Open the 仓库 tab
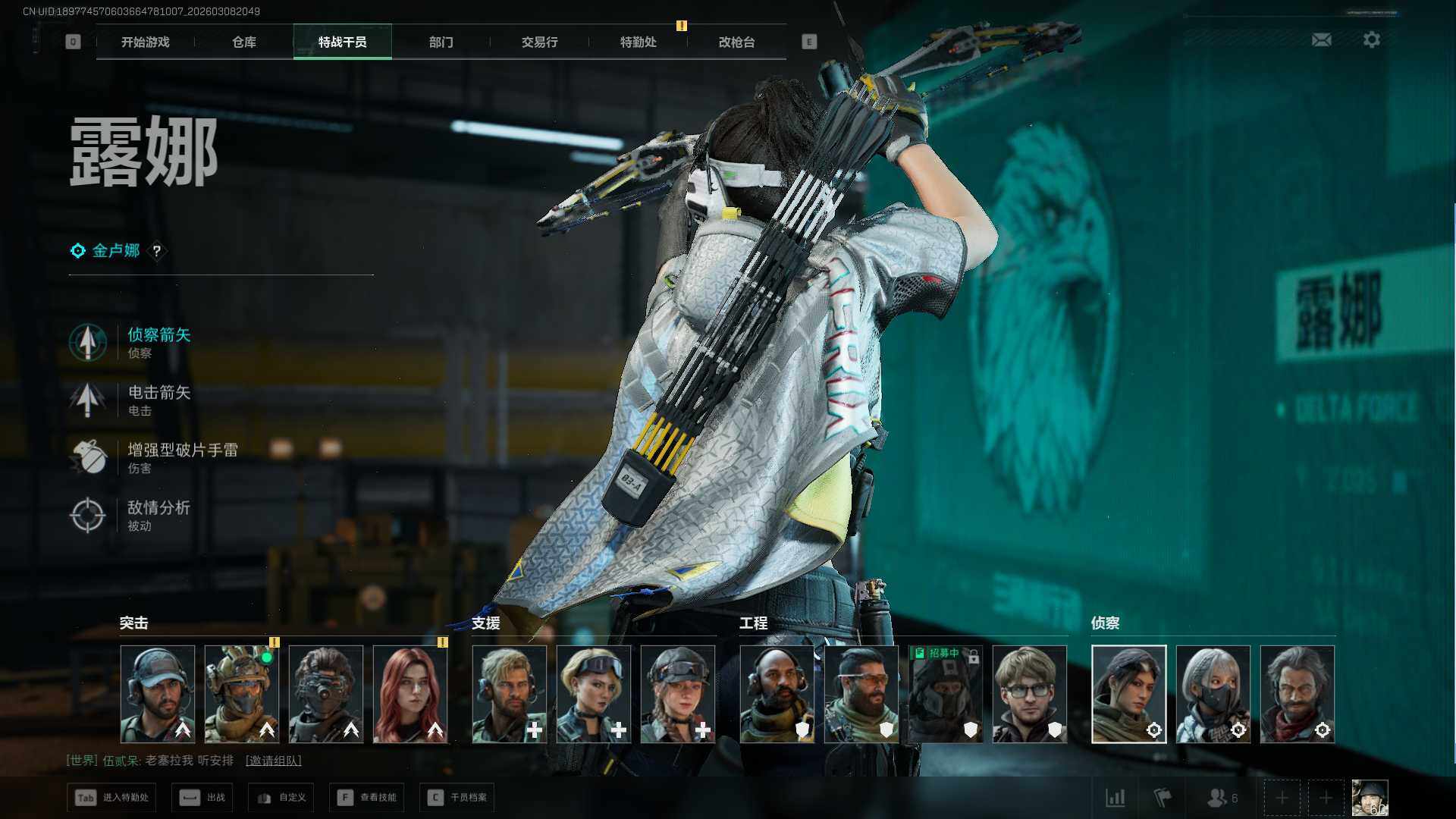The image size is (1456, 819). [x=243, y=42]
